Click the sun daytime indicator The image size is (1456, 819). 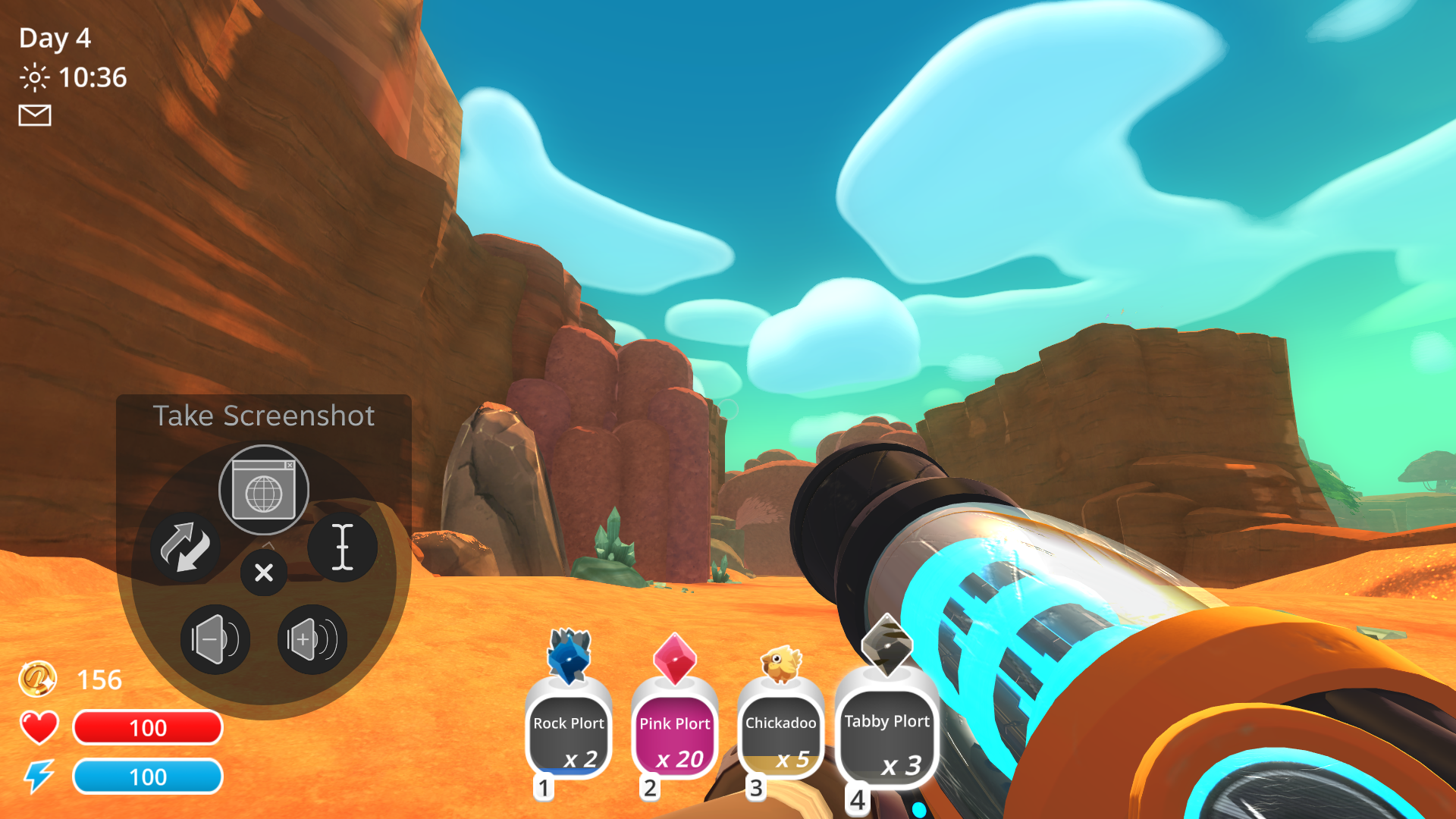pyautogui.click(x=35, y=77)
